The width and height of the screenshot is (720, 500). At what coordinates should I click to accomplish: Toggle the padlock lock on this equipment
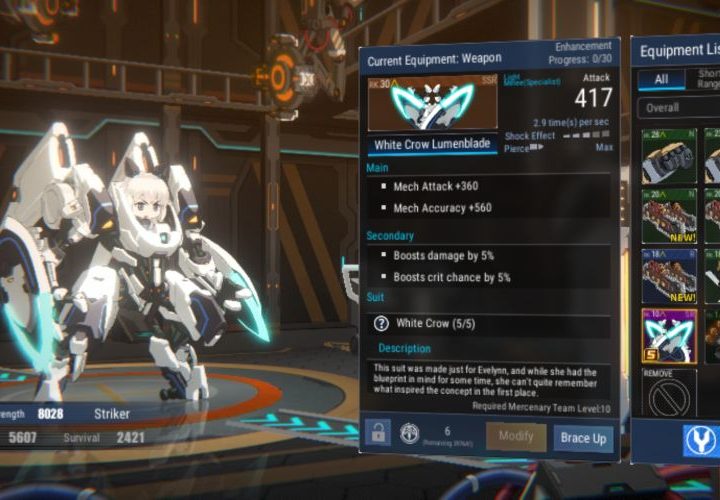(x=379, y=433)
